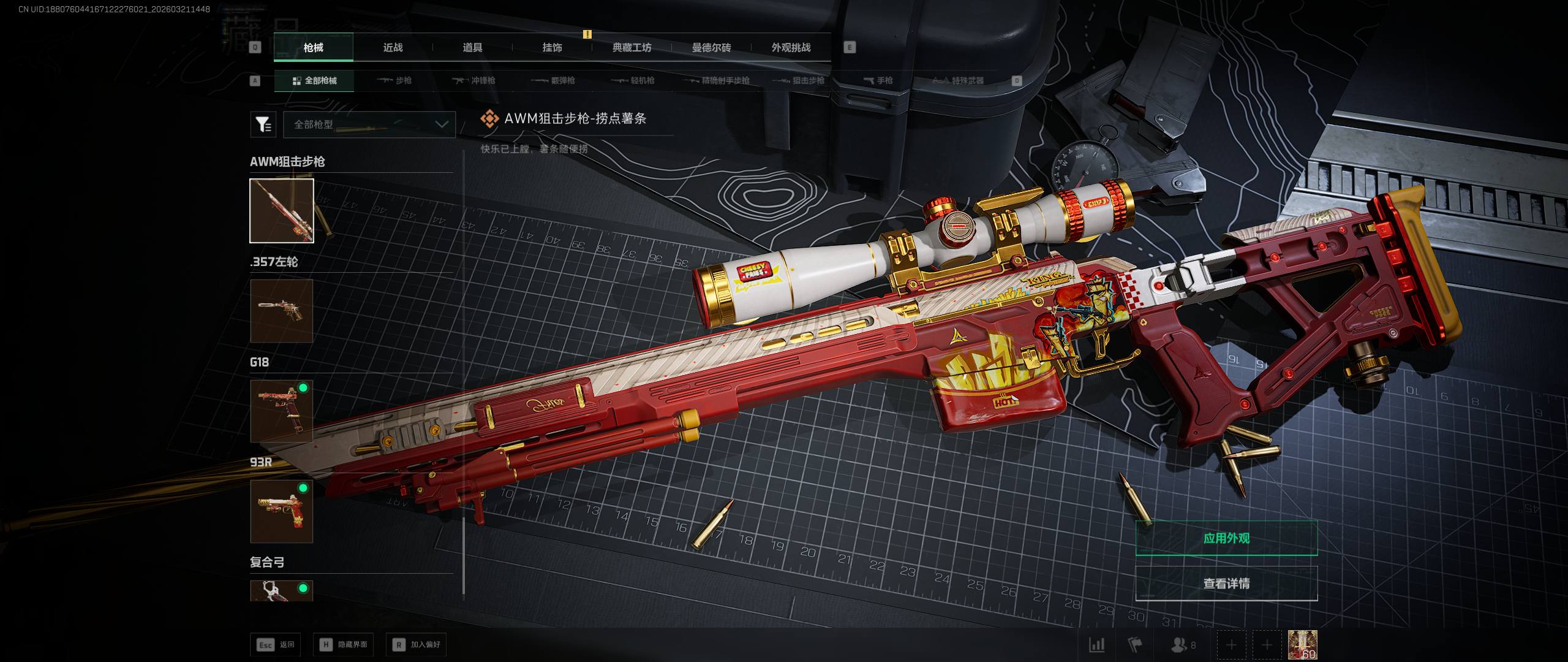Go to the 典藏工坊 workshop tab
The height and width of the screenshot is (662, 1568).
[631, 47]
